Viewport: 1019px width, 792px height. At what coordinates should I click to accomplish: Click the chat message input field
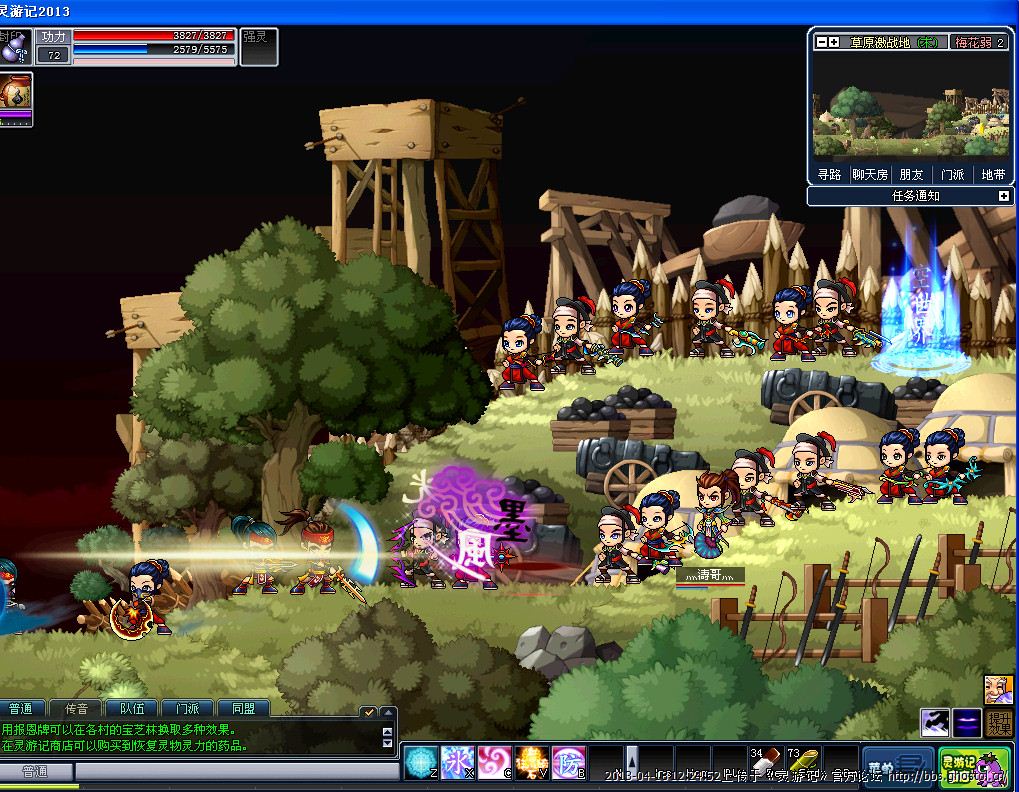235,771
